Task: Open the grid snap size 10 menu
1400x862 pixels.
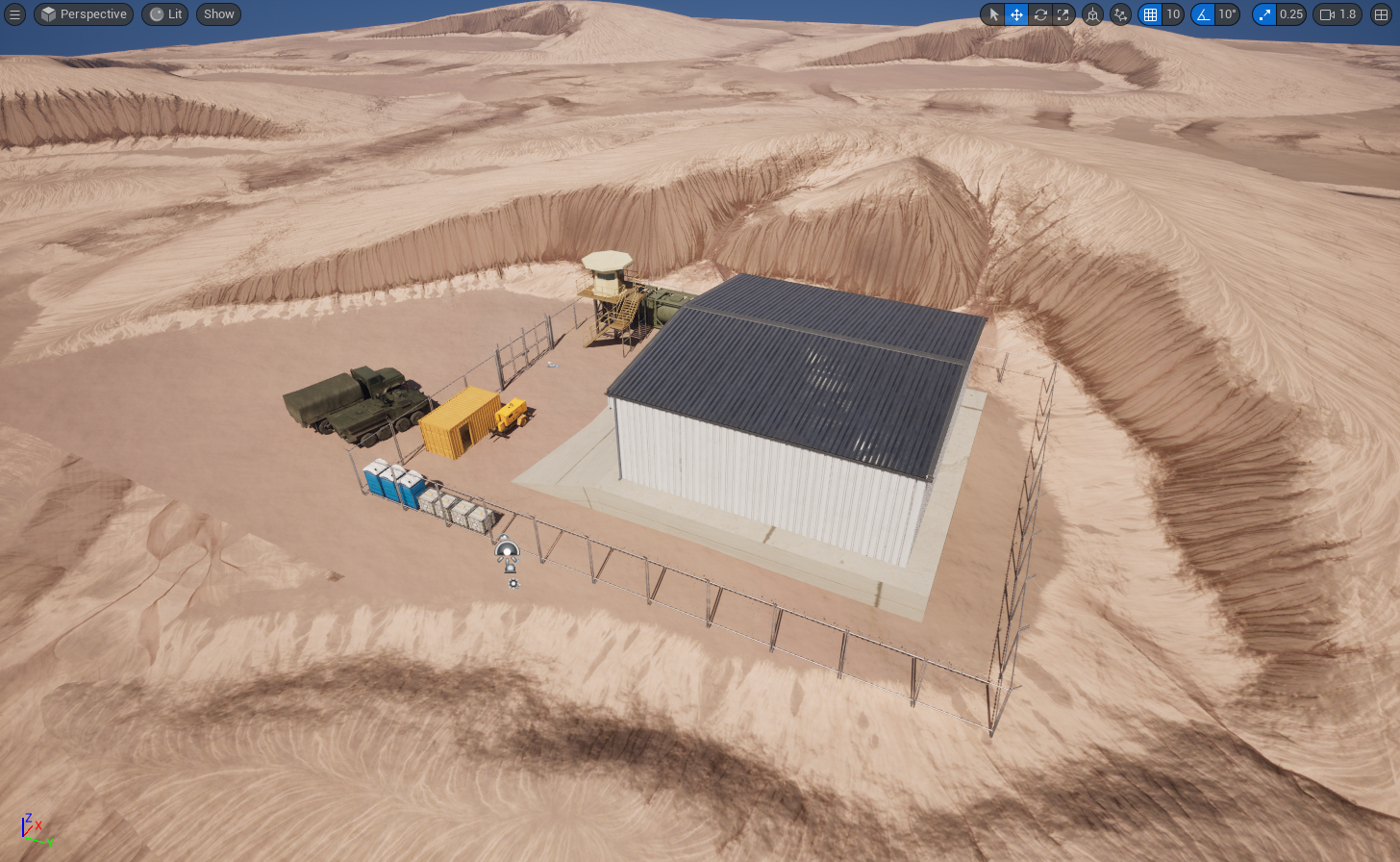Action: tap(1174, 14)
